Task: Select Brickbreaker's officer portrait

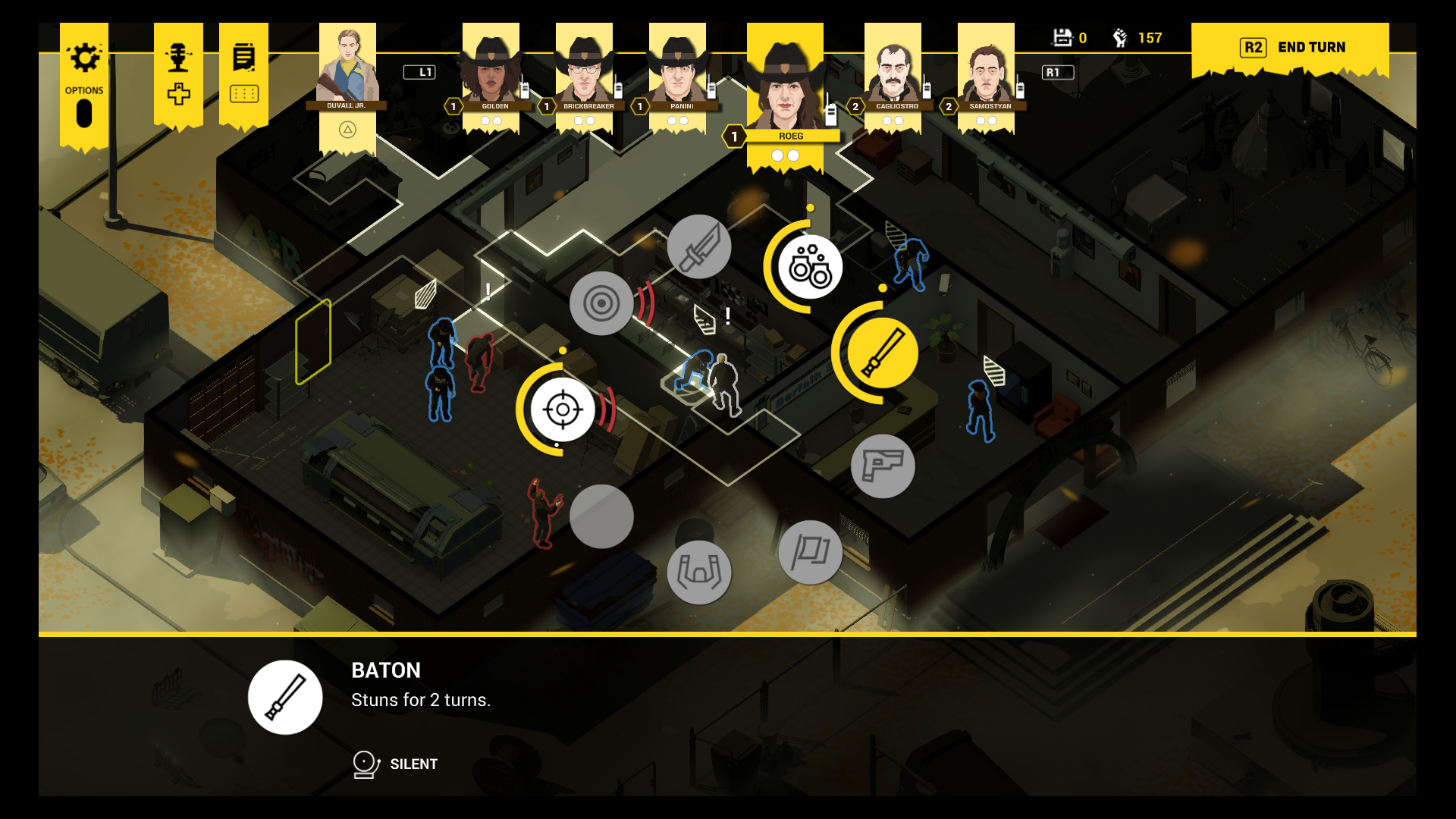Action: click(585, 72)
